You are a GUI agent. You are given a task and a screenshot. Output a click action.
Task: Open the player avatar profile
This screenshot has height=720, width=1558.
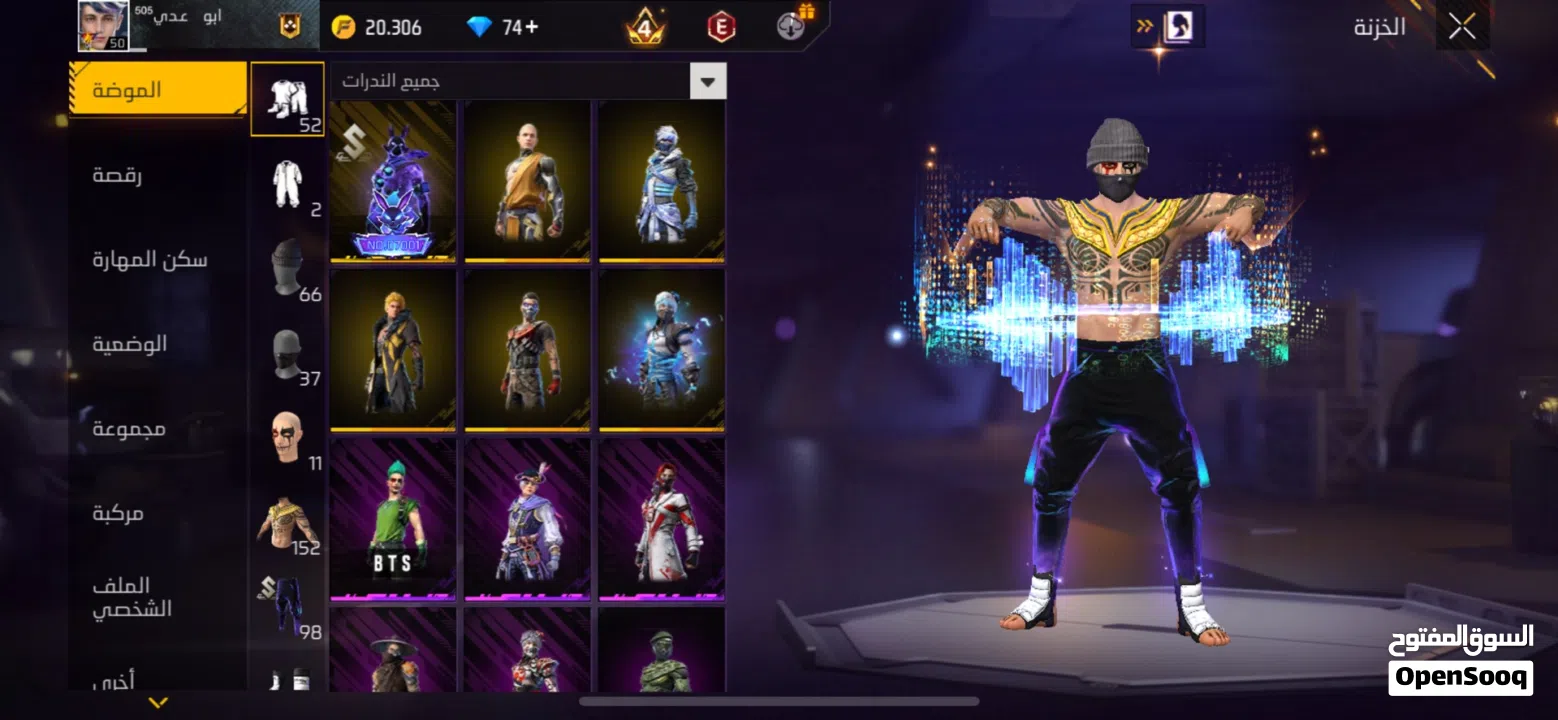(x=103, y=26)
